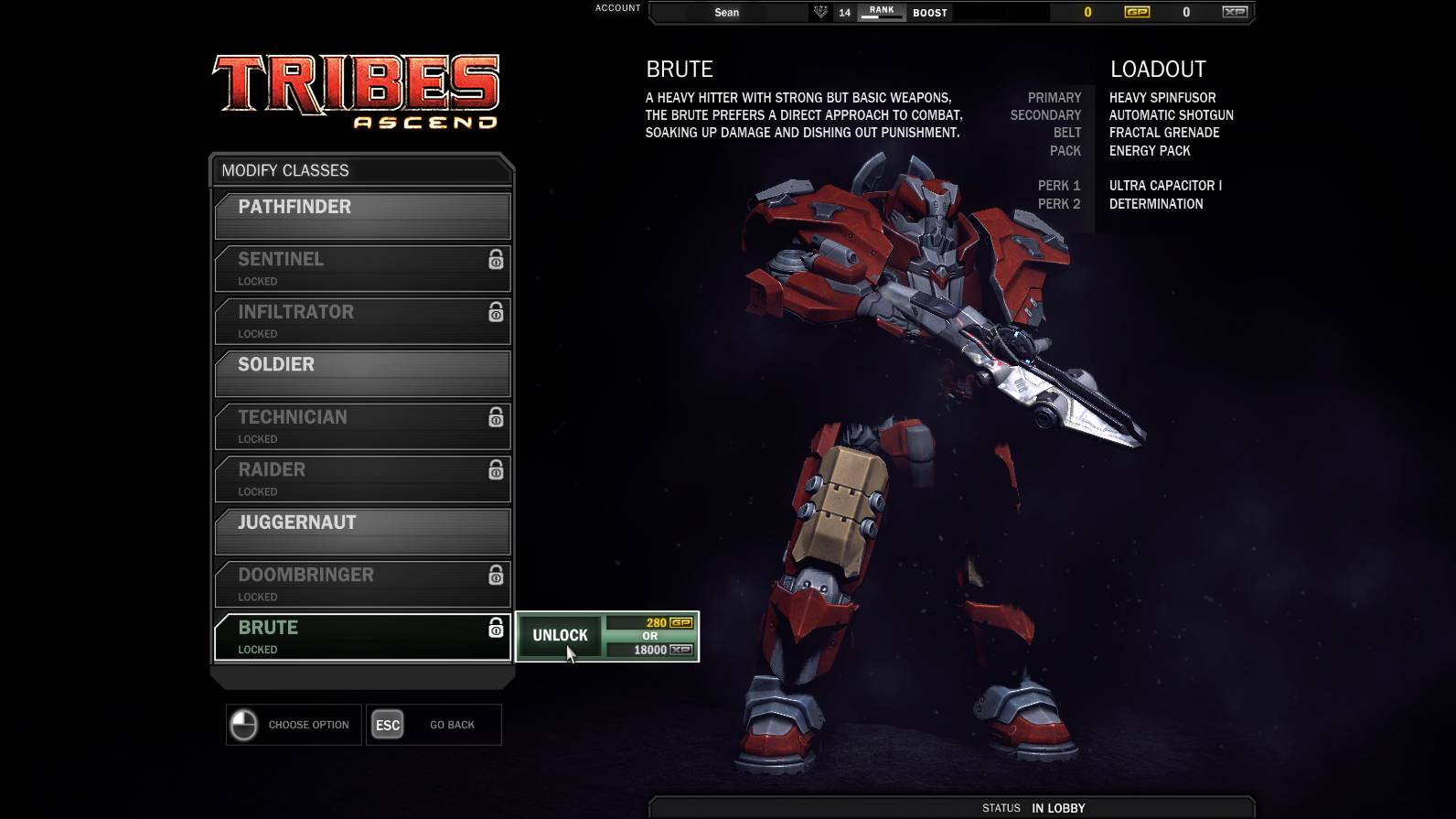
Task: Pick the locked Technician class
Action: (x=362, y=426)
